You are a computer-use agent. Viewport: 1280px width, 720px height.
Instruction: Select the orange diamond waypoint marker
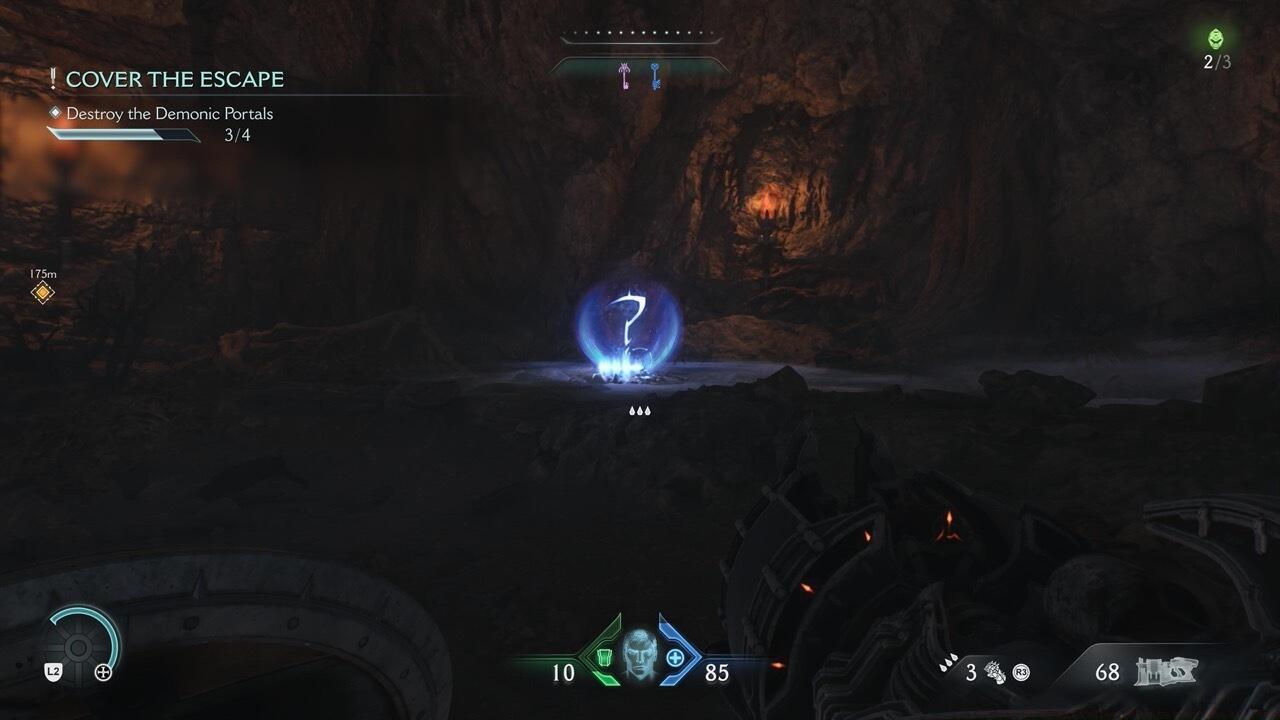[42, 293]
